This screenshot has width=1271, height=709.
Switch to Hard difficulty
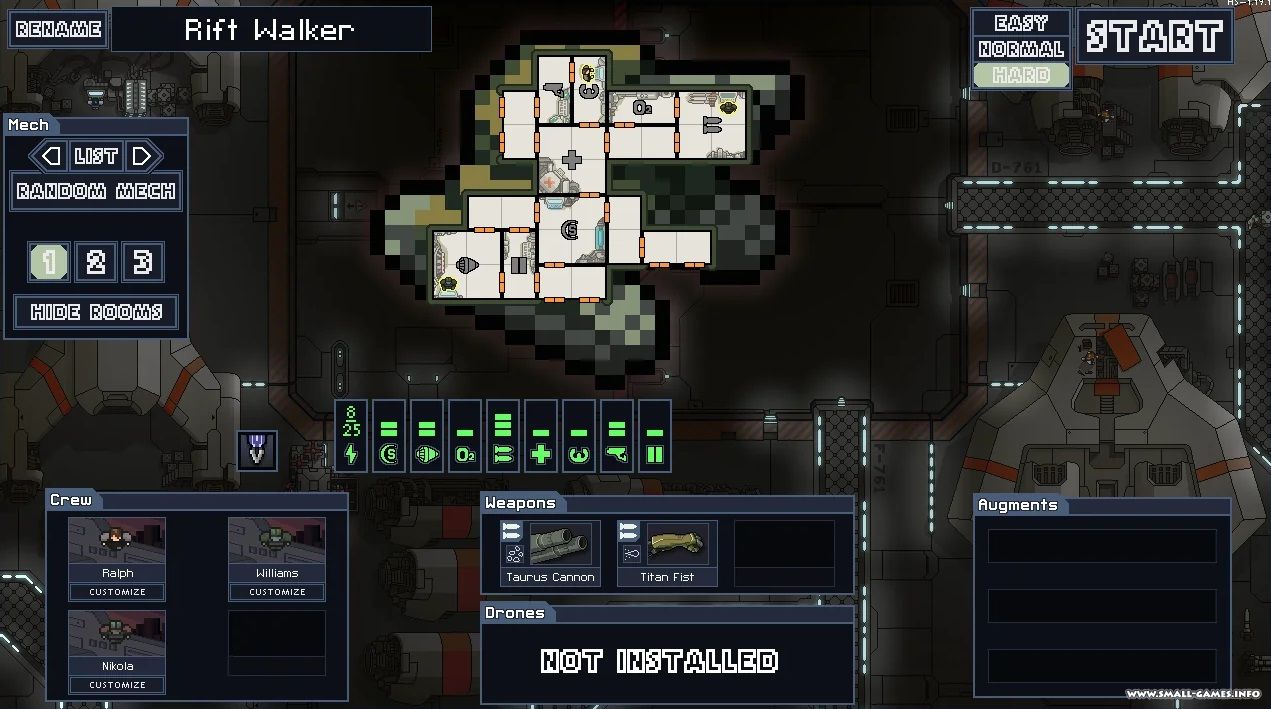click(x=1021, y=75)
